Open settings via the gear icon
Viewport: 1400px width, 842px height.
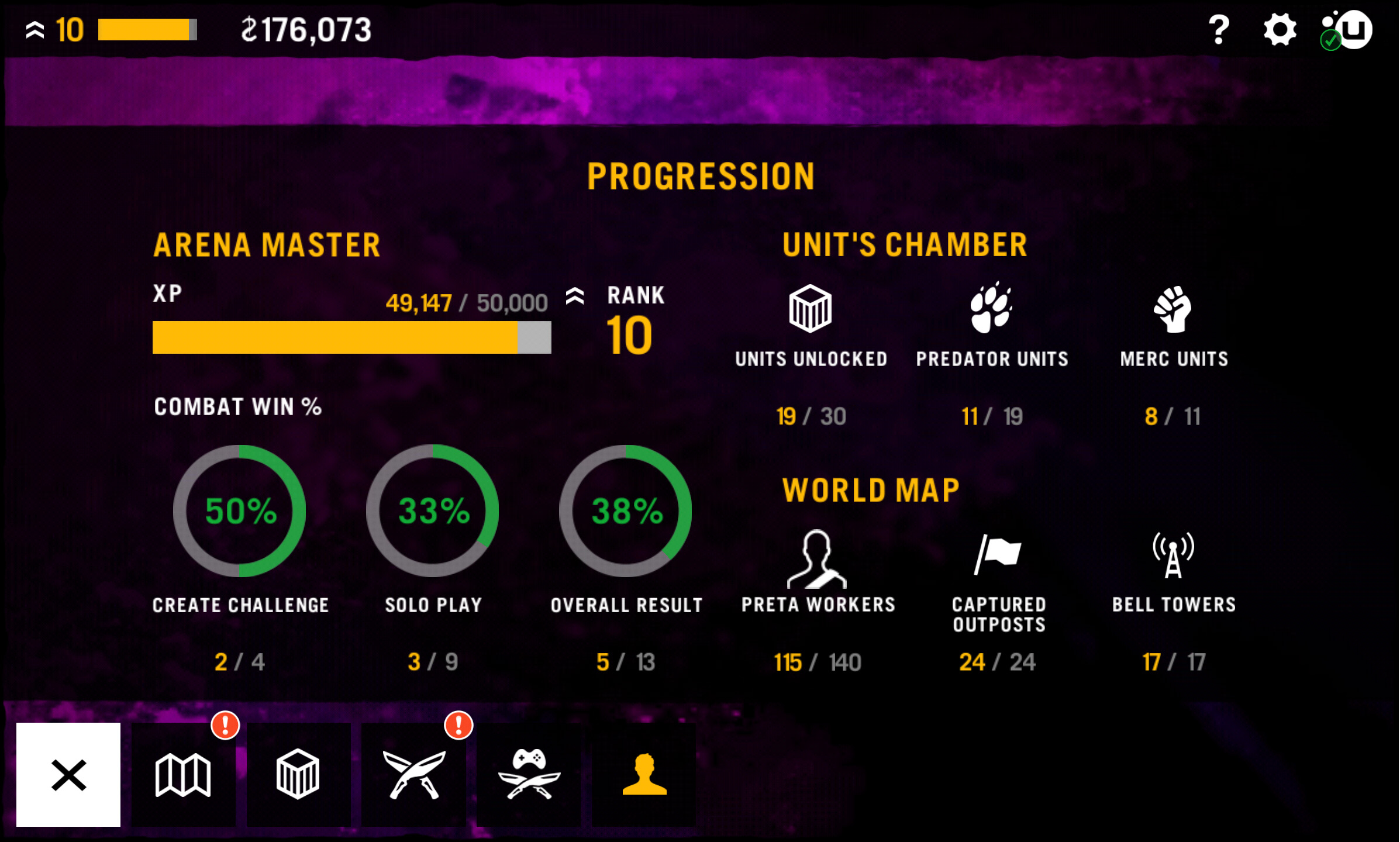tap(1280, 30)
